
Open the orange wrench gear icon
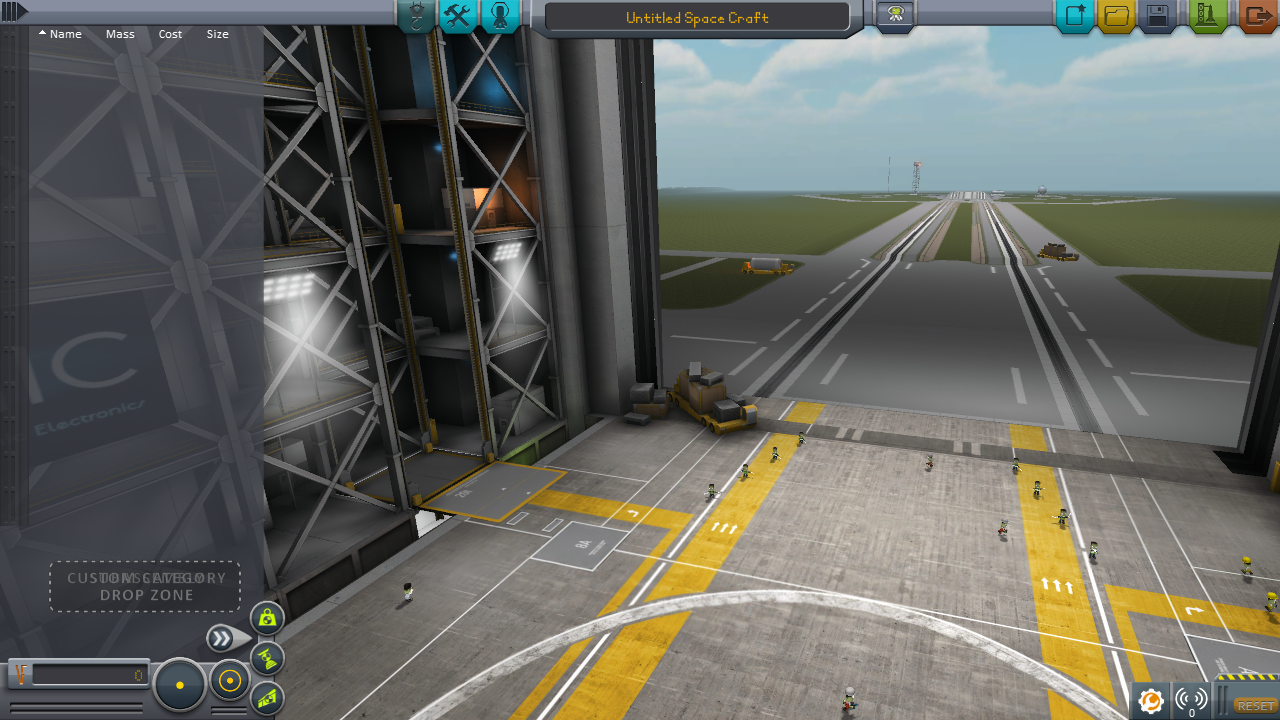[1151, 701]
